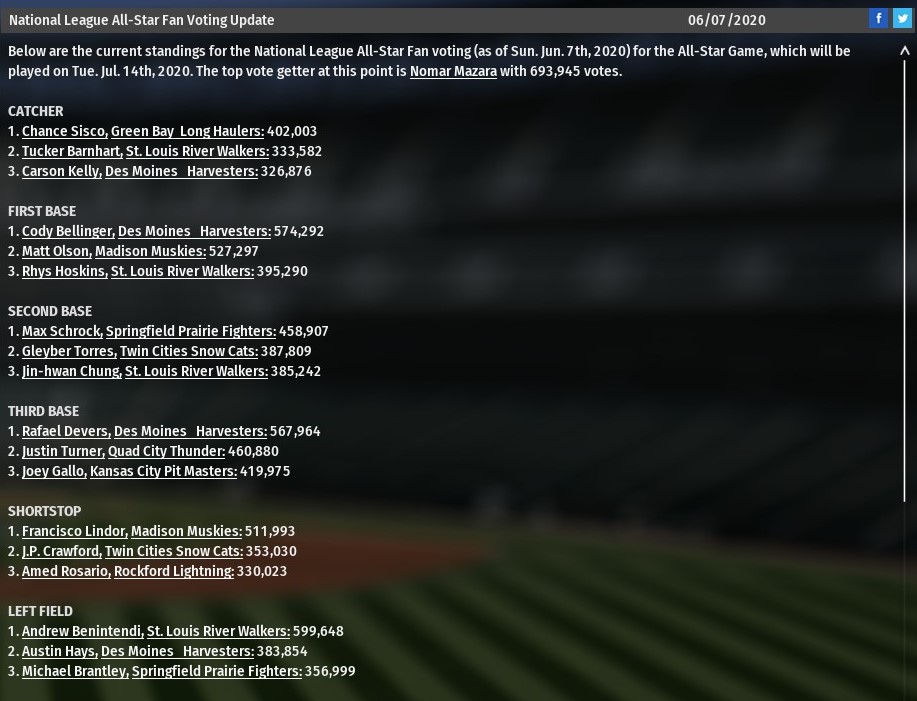View Francisco Lindor's player profile

click(x=74, y=531)
